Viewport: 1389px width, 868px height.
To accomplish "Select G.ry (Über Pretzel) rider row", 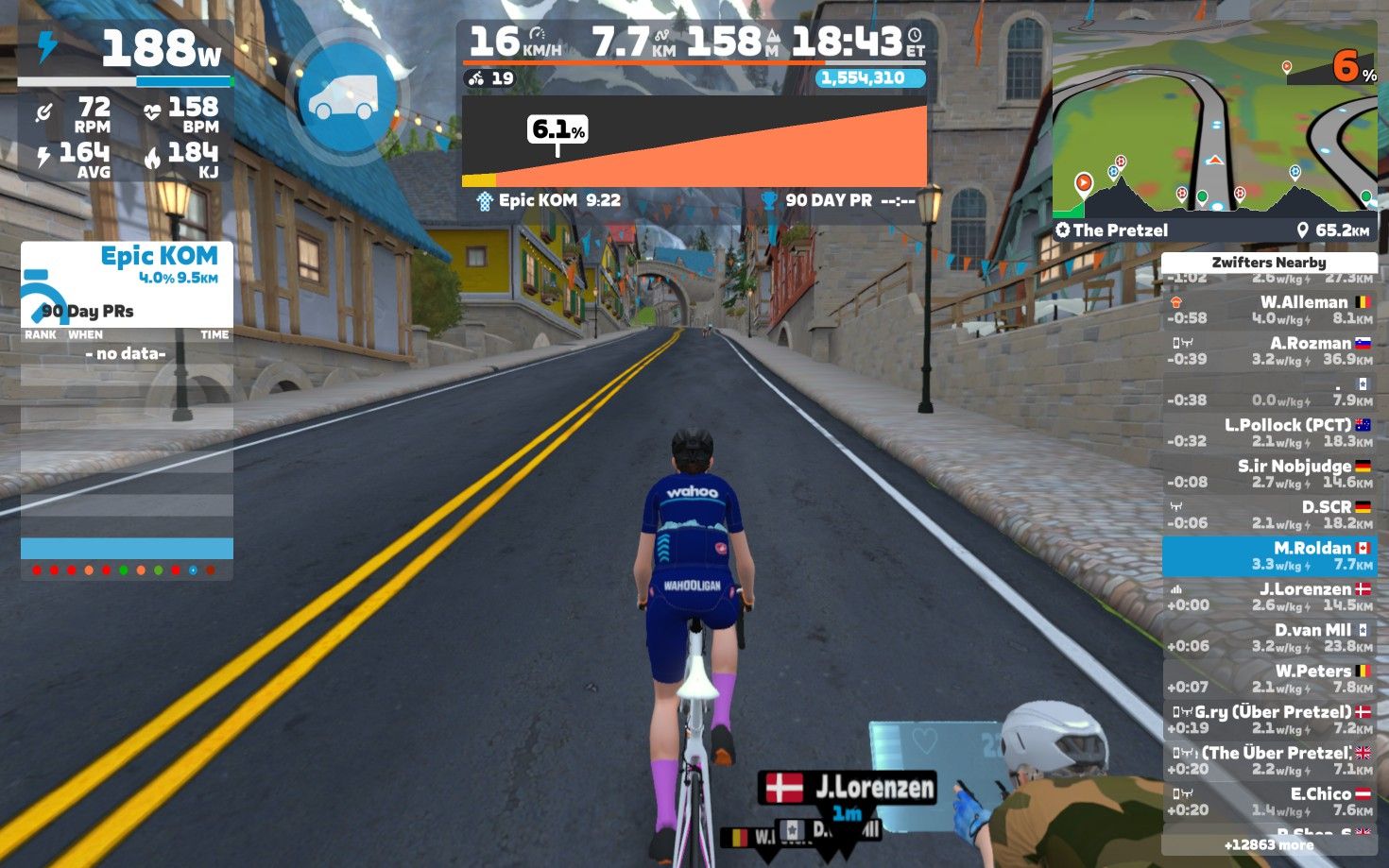I will click(1269, 720).
